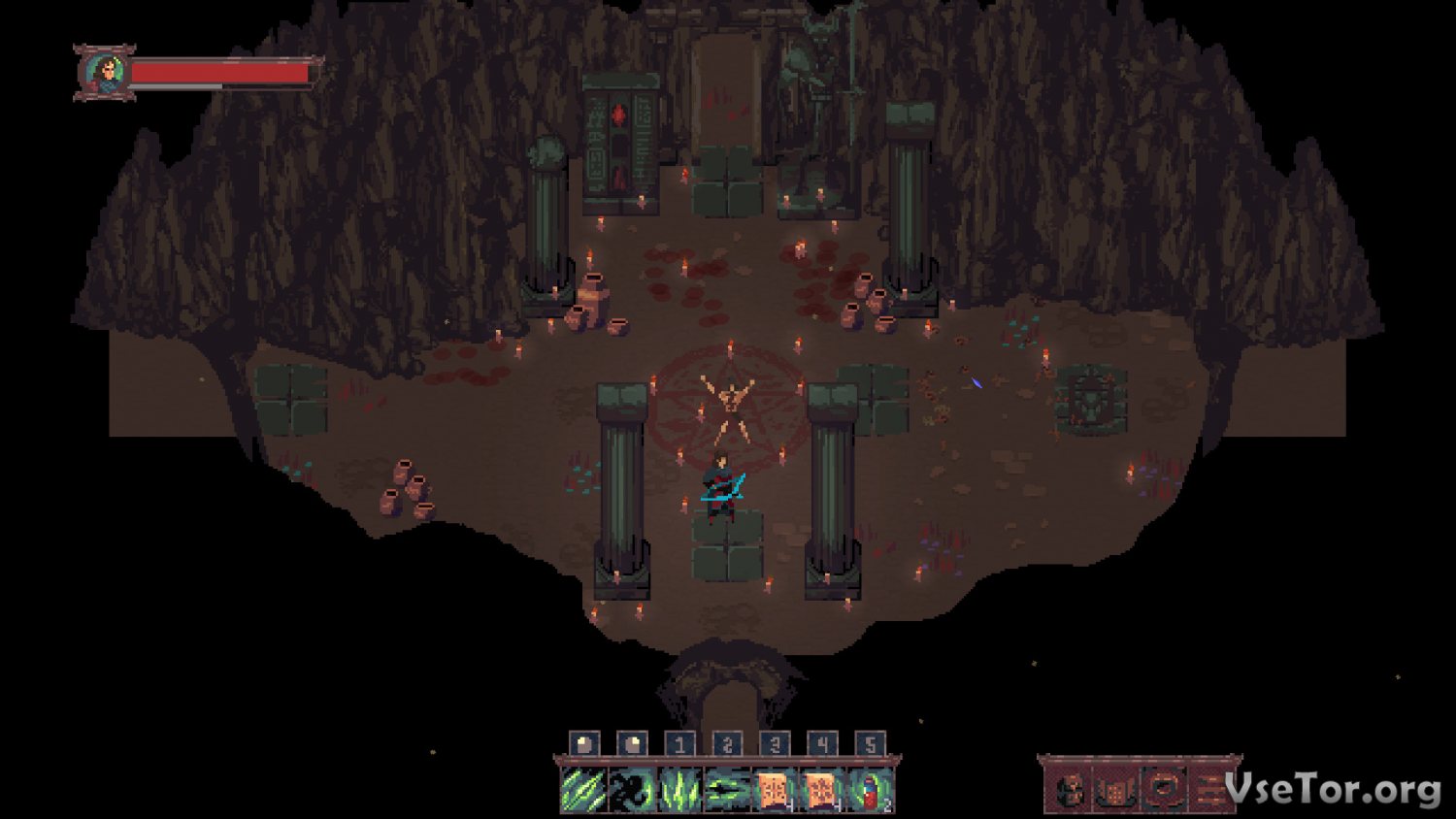This screenshot has height=819, width=1456.
Task: Open the character sheet figure icon
Action: 1070,790
